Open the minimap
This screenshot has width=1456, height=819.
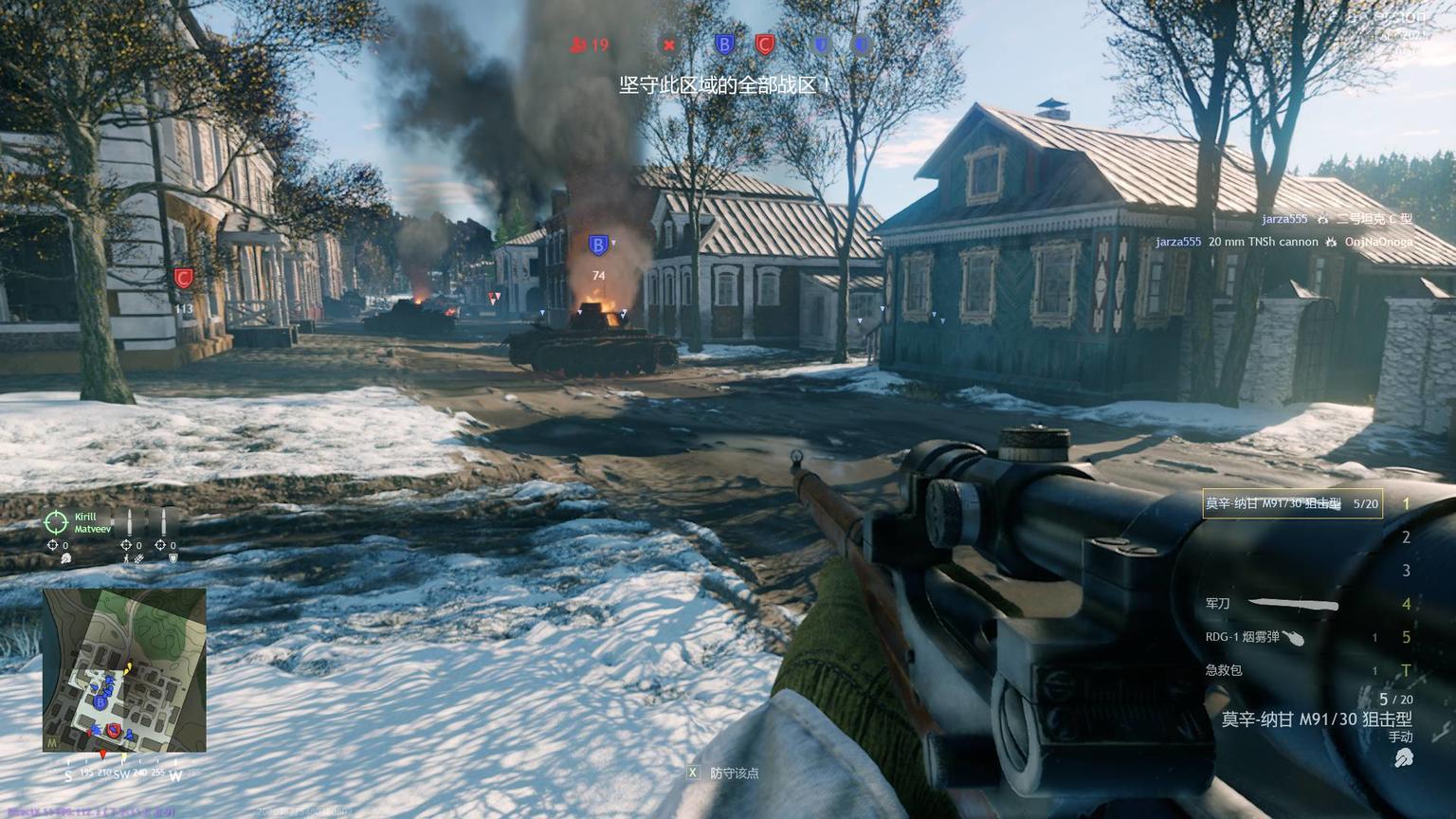[124, 670]
